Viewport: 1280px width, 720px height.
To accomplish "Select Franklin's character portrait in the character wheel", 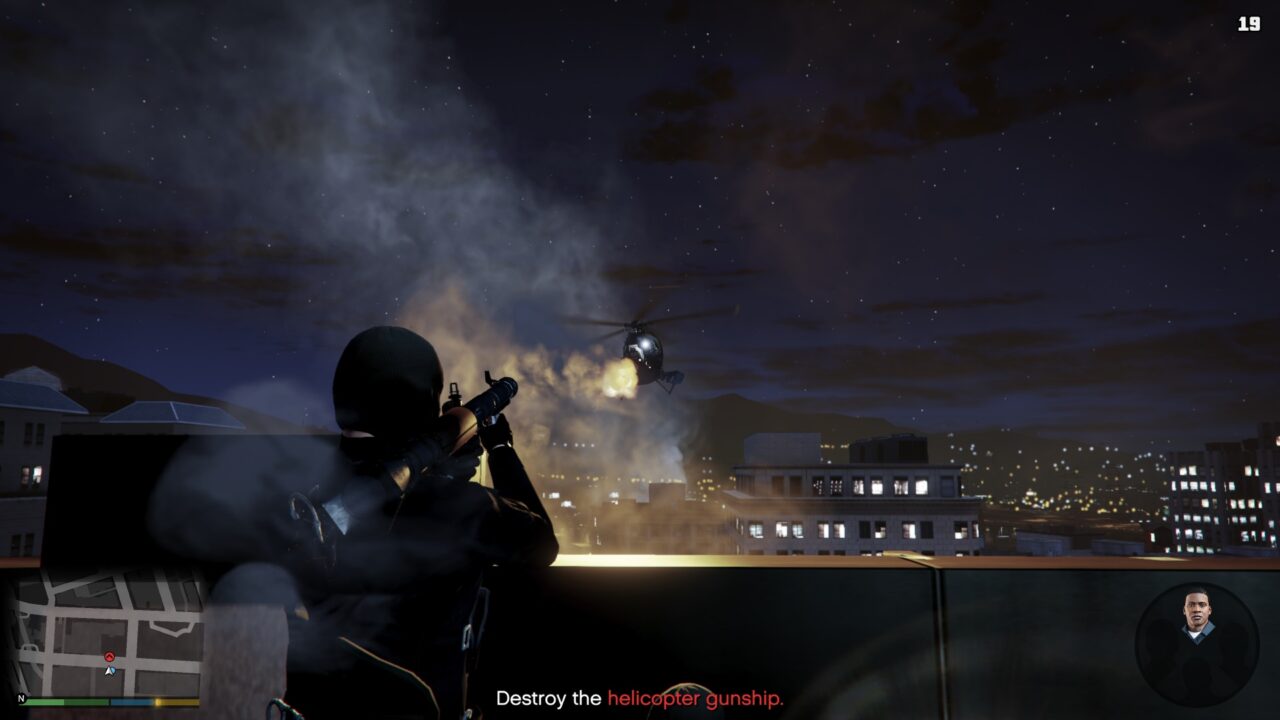I will point(1197,611).
